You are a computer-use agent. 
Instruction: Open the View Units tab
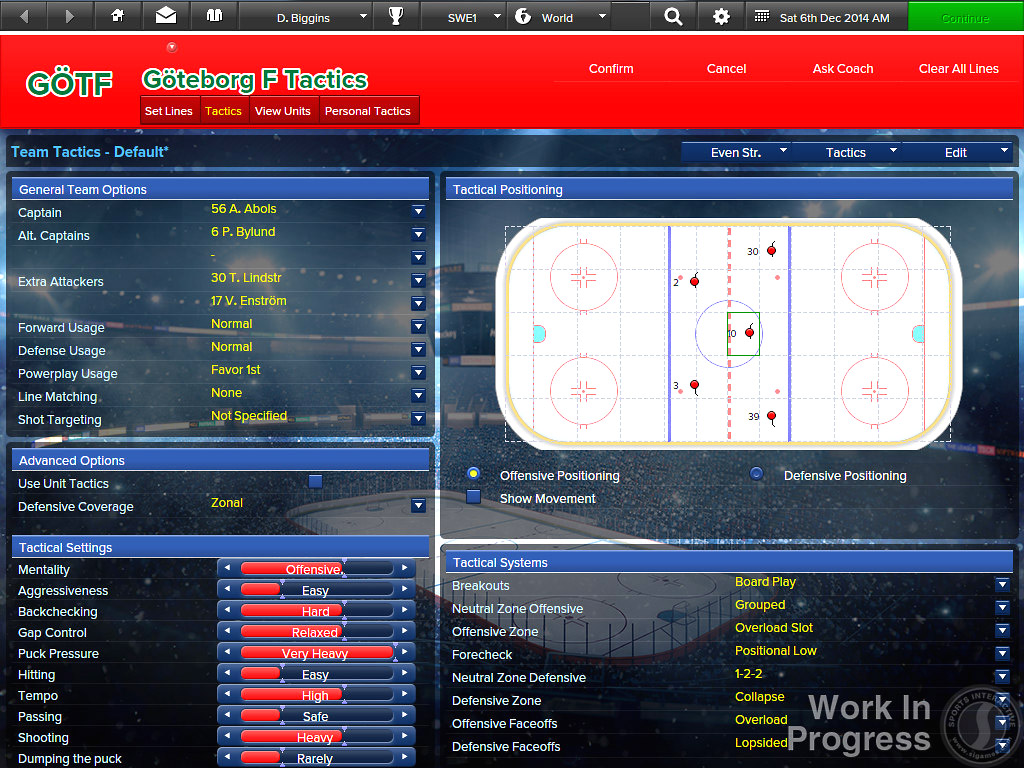pyautogui.click(x=283, y=111)
